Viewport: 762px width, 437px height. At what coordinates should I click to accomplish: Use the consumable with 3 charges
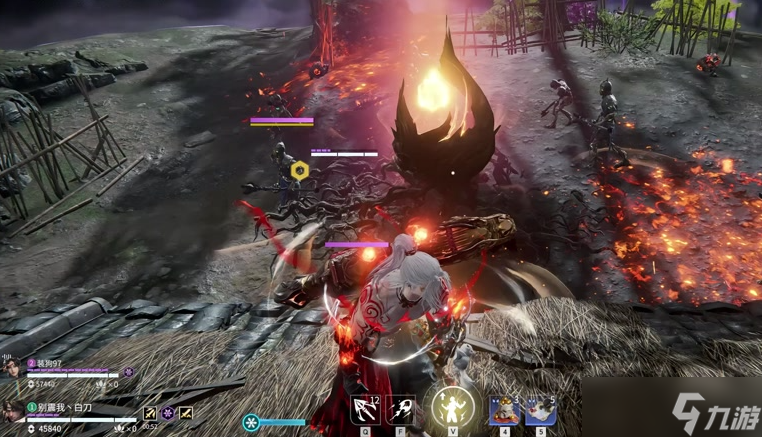(x=503, y=409)
